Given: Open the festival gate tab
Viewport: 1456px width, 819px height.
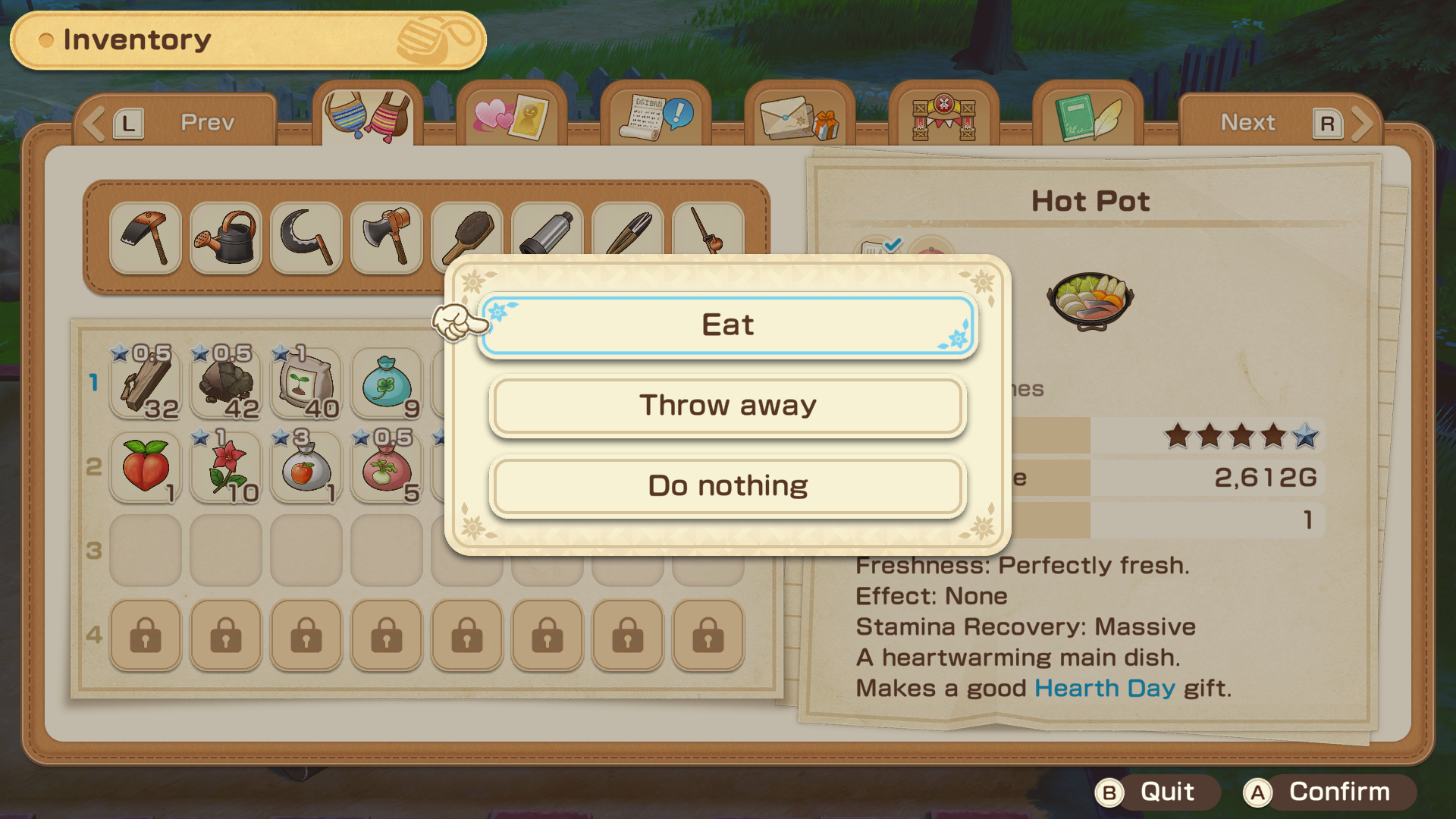Looking at the screenshot, I should pyautogui.click(x=943, y=116).
